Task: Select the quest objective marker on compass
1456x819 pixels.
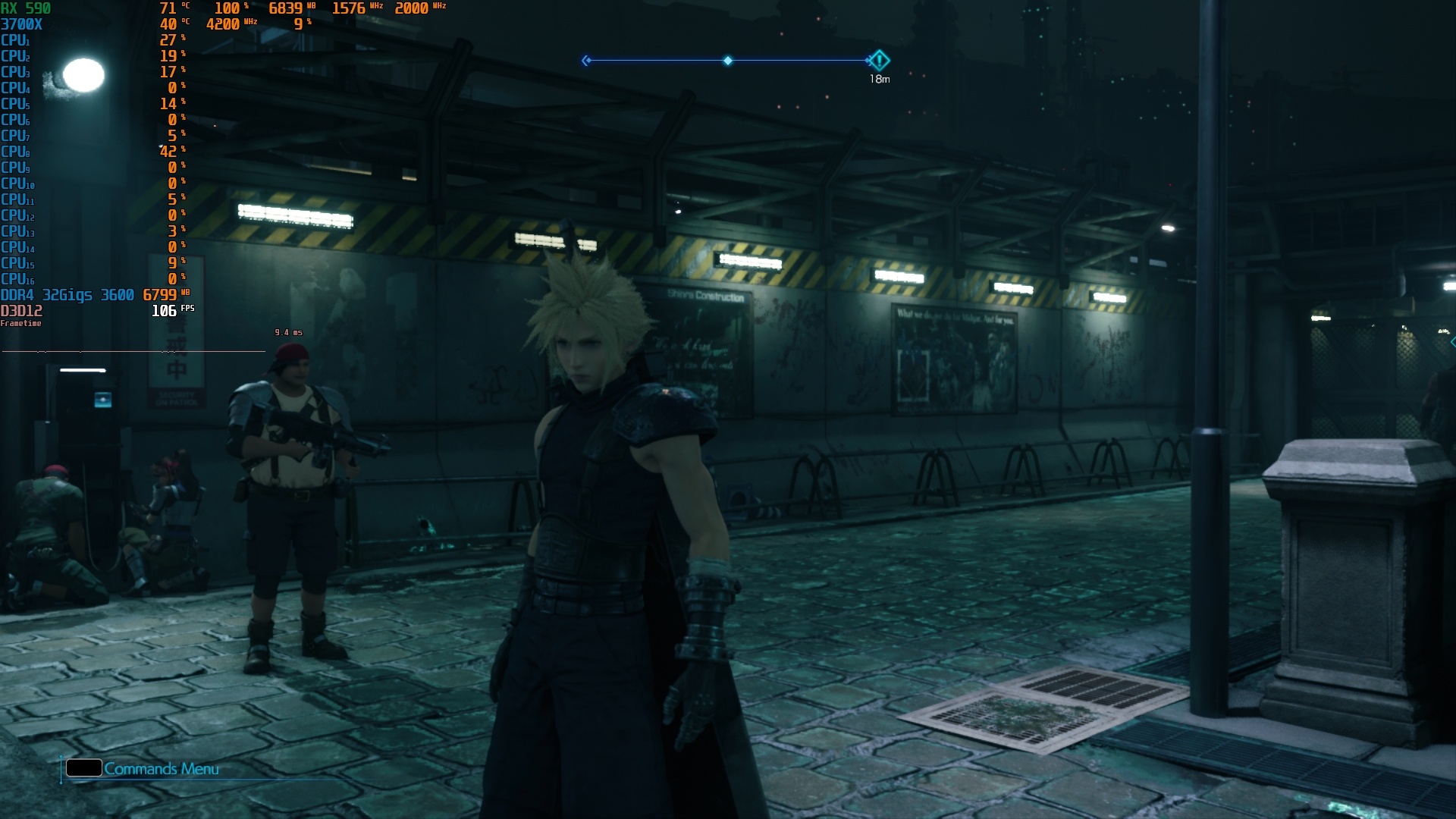Action: click(879, 60)
